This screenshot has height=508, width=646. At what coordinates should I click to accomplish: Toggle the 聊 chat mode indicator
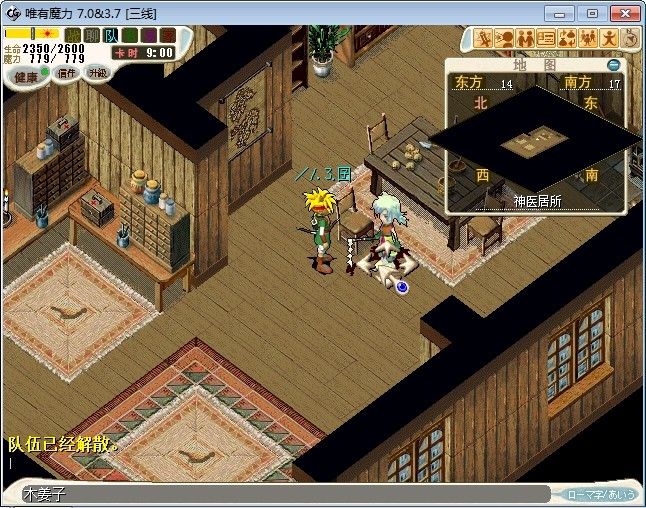click(x=92, y=36)
